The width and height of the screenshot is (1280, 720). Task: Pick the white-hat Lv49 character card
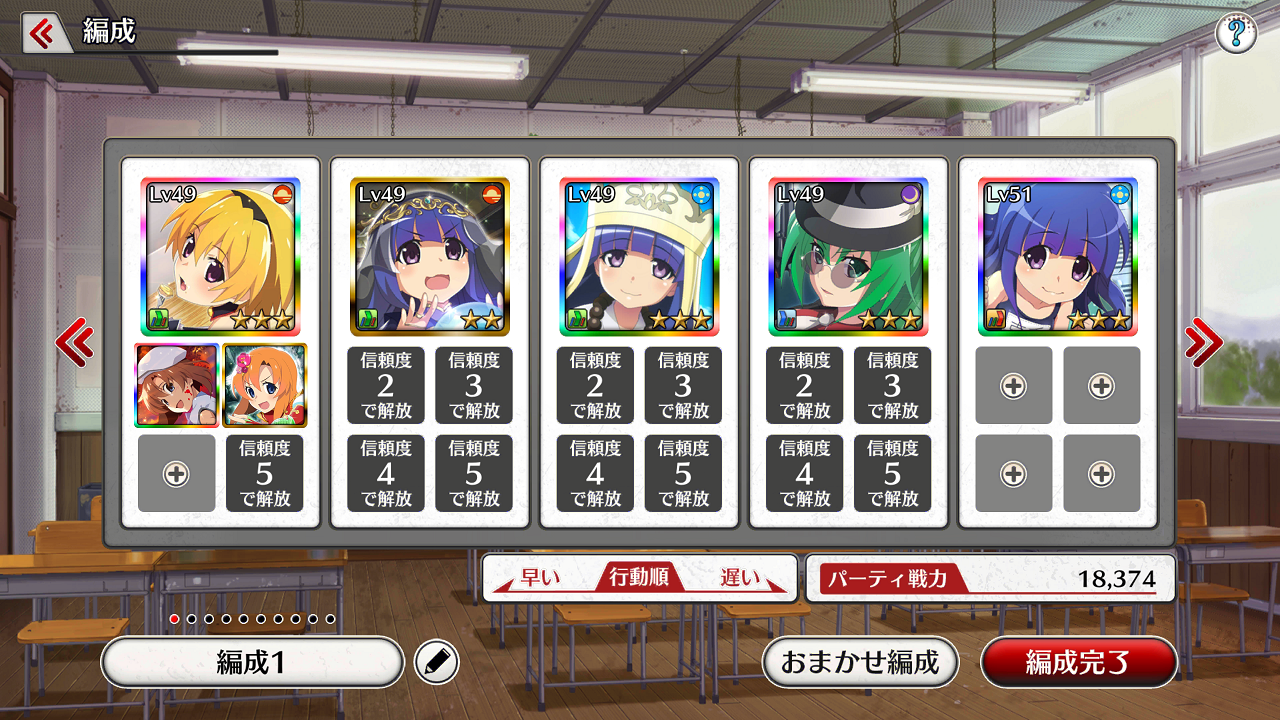tap(639, 256)
